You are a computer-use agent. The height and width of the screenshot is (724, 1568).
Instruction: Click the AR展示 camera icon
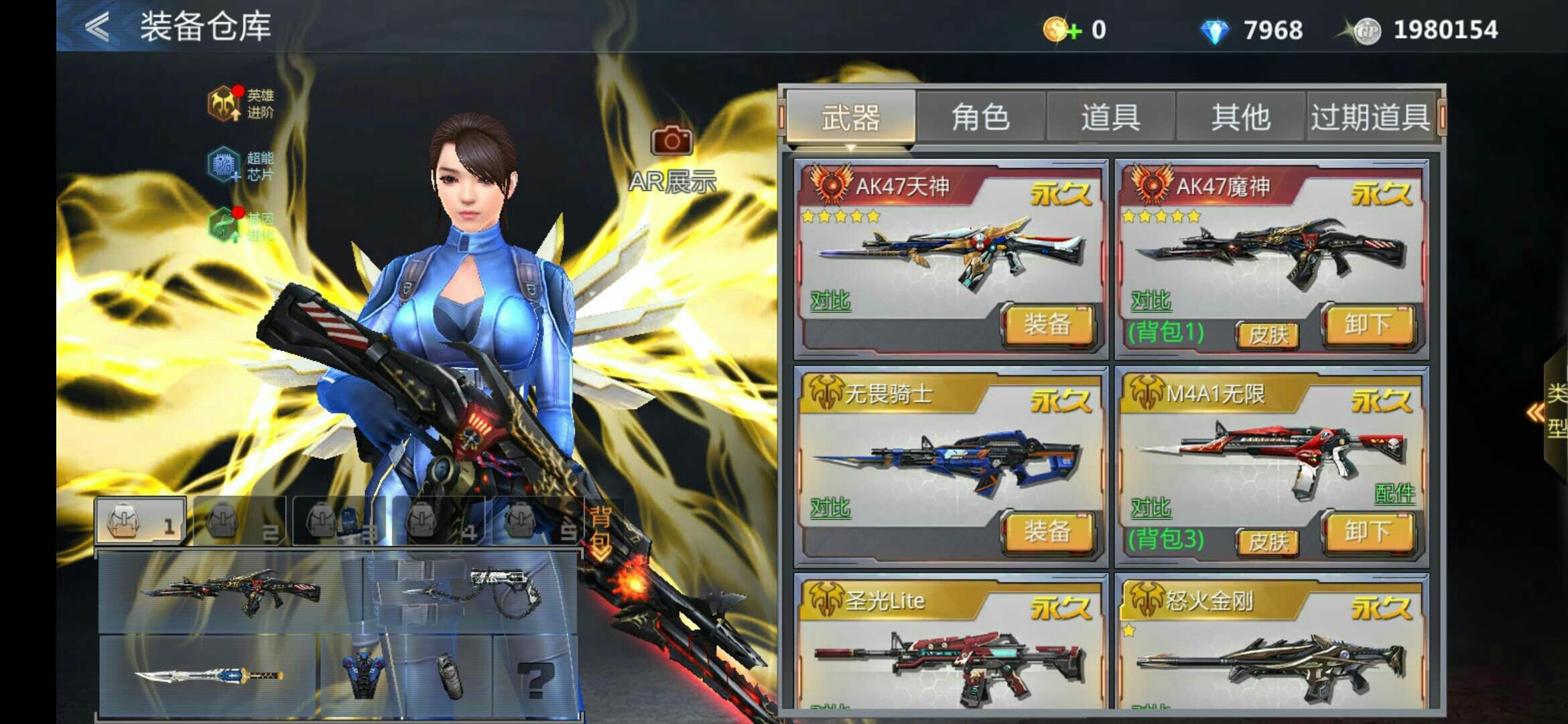672,141
